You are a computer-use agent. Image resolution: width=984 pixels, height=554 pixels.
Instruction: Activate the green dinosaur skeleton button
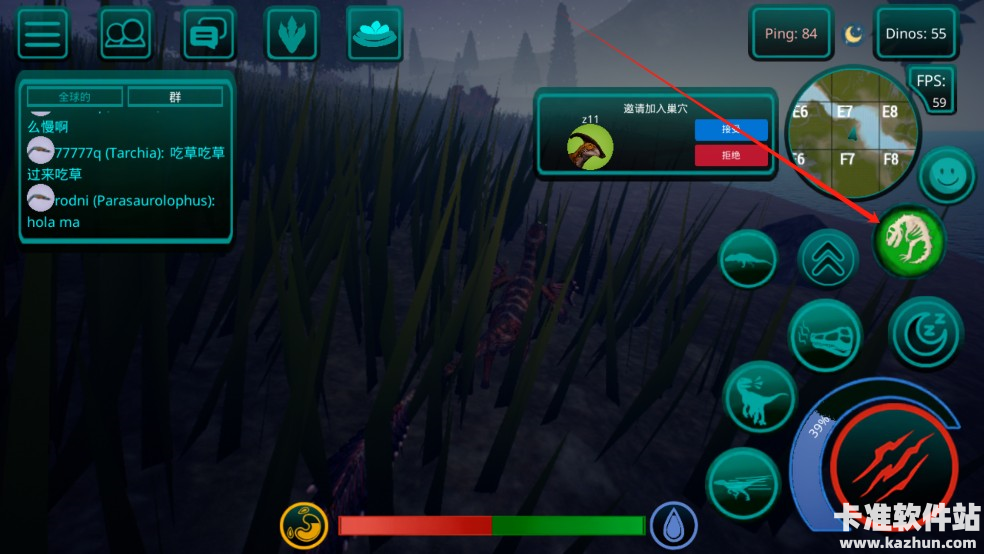click(x=909, y=240)
